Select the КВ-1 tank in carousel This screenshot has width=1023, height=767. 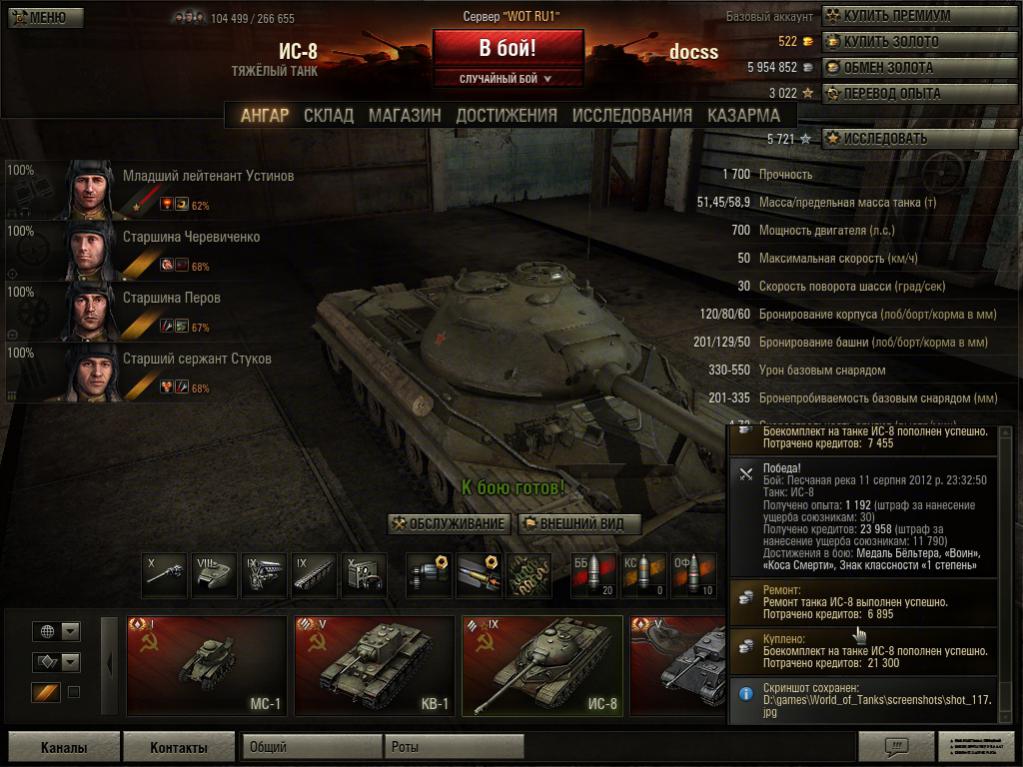[x=375, y=665]
